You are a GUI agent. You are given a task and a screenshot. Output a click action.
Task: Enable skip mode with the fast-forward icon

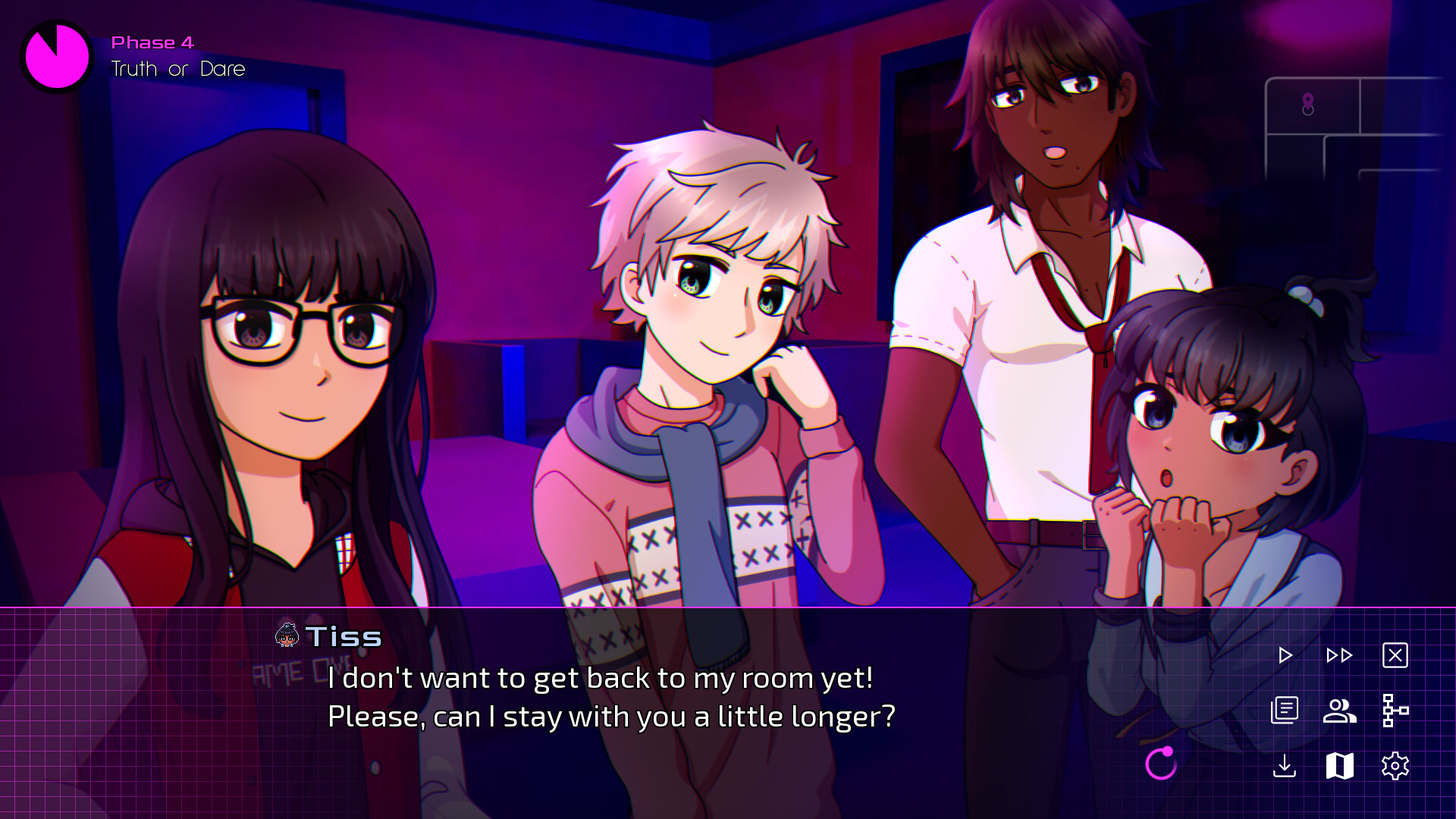click(1338, 655)
